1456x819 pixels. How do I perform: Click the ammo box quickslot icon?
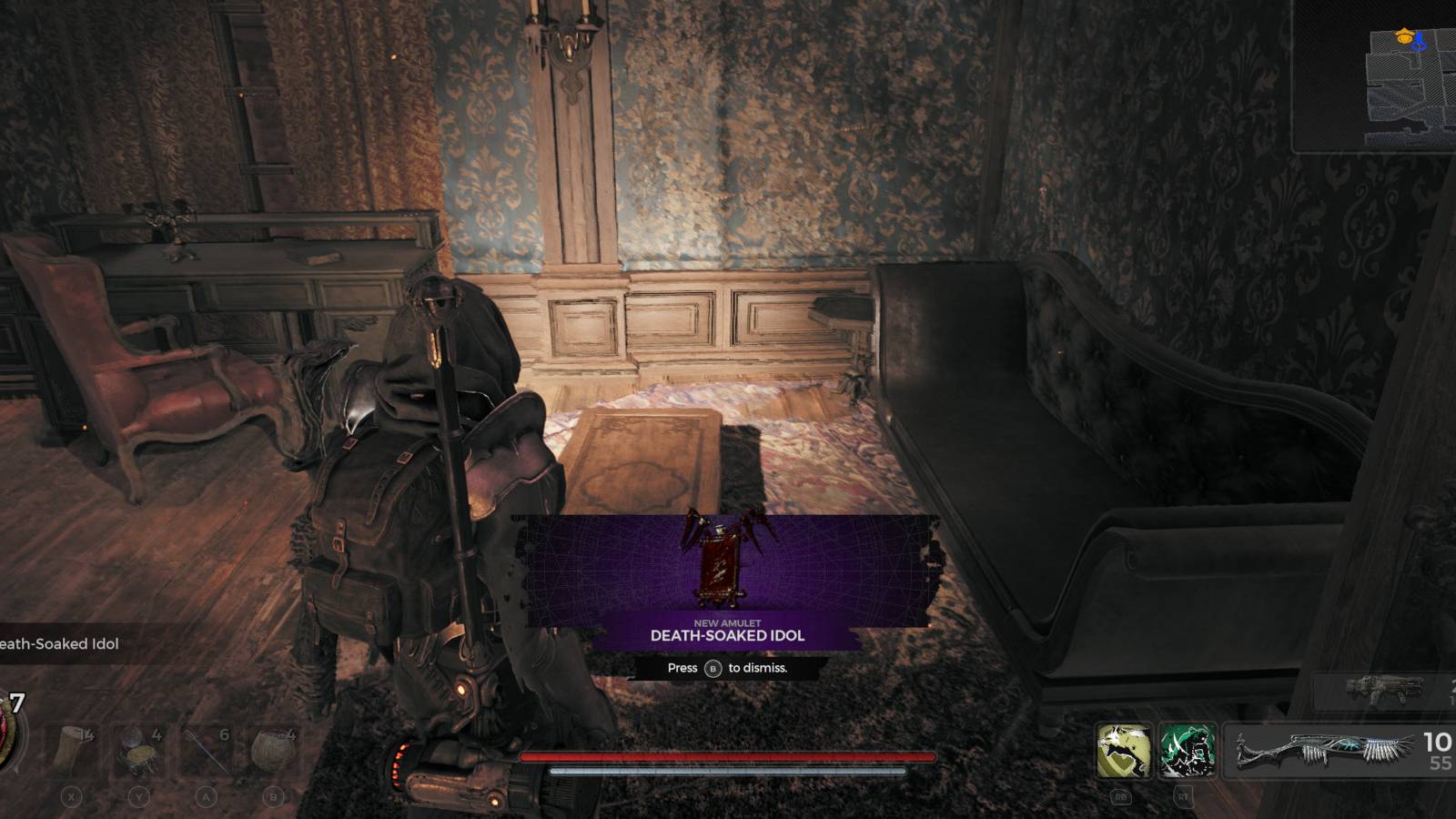coord(273,746)
